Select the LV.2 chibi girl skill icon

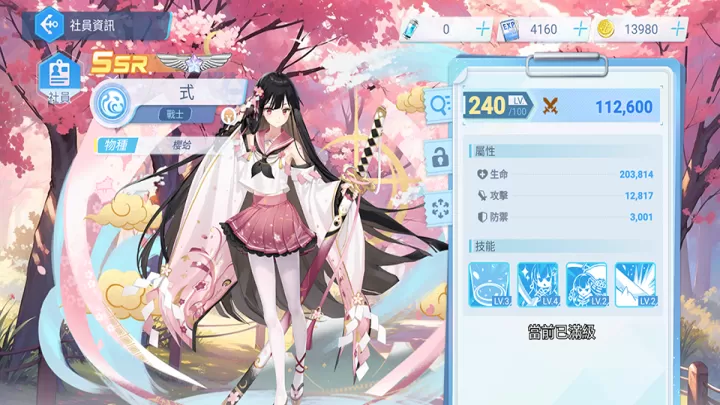point(586,284)
